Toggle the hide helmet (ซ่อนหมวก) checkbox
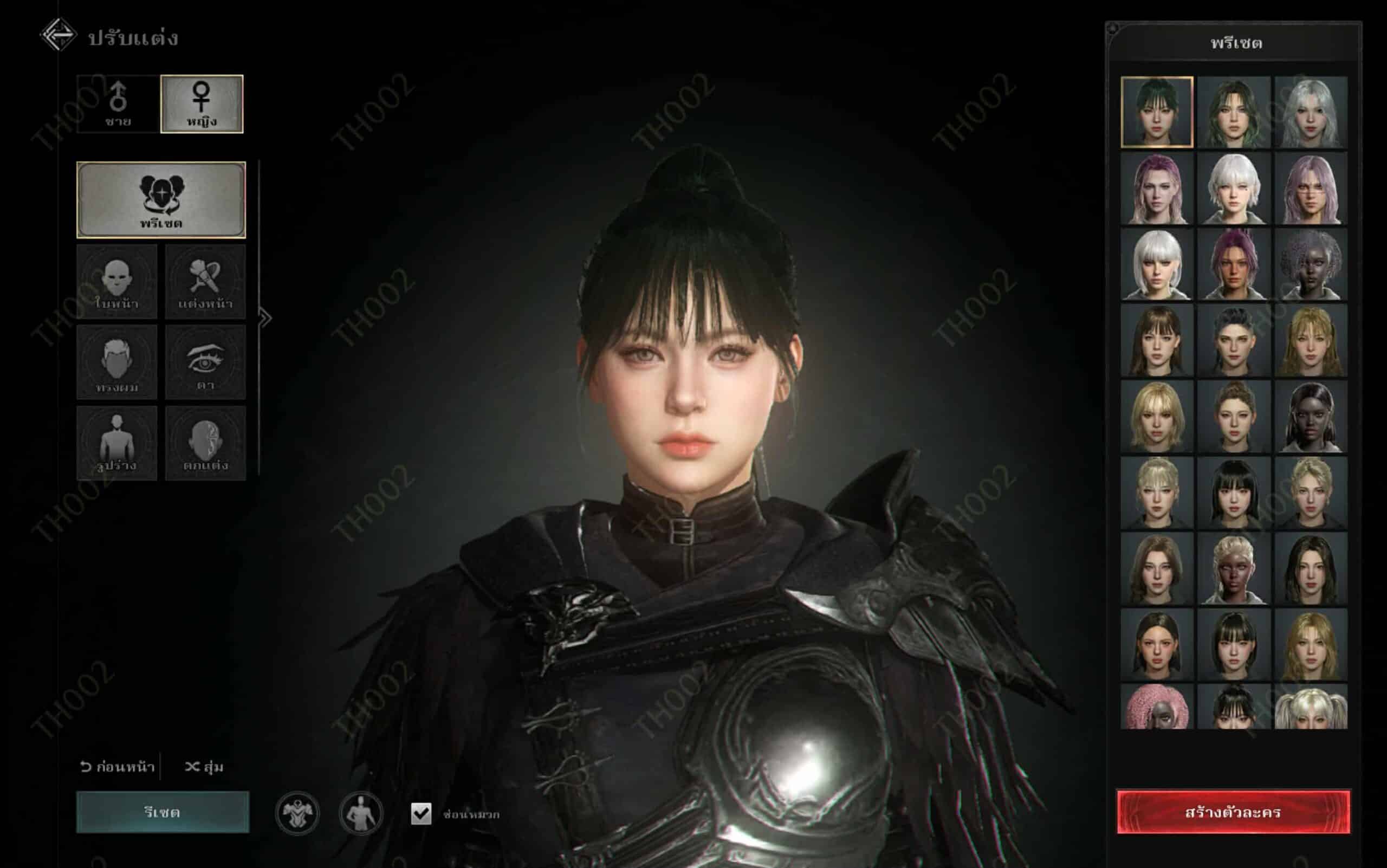This screenshot has height=868, width=1387. pyautogui.click(x=421, y=813)
